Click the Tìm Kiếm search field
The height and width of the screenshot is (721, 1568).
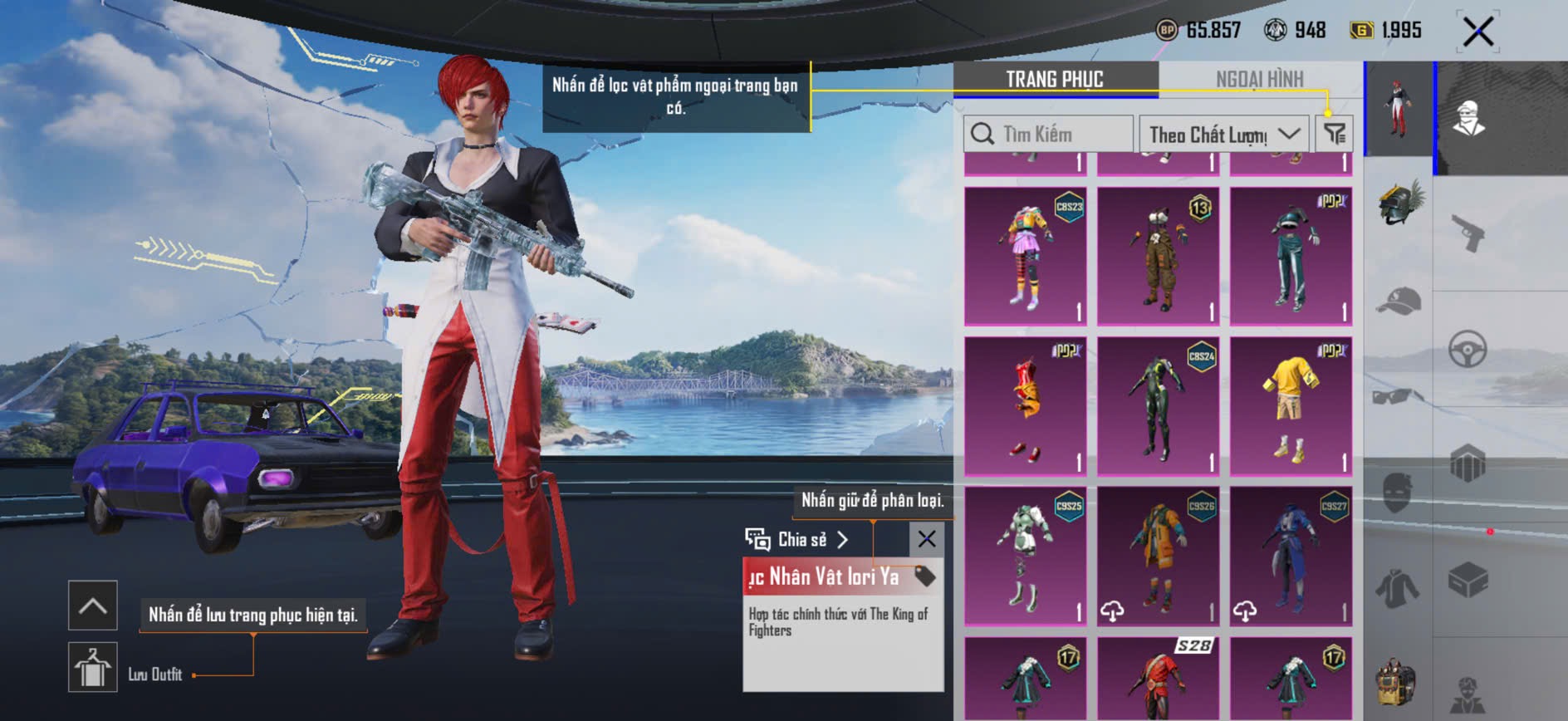1048,134
